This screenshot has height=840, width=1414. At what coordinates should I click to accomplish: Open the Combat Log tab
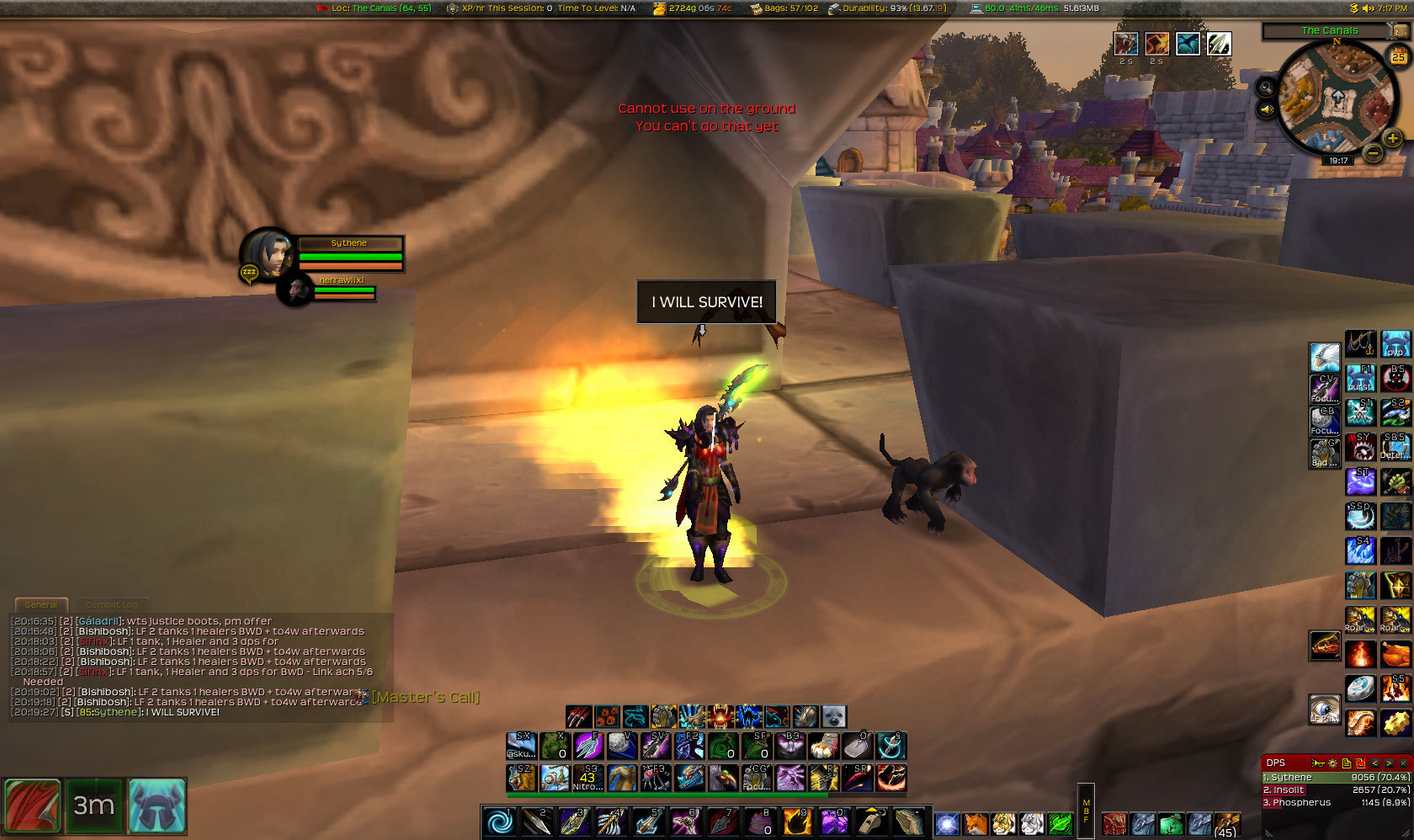click(112, 604)
